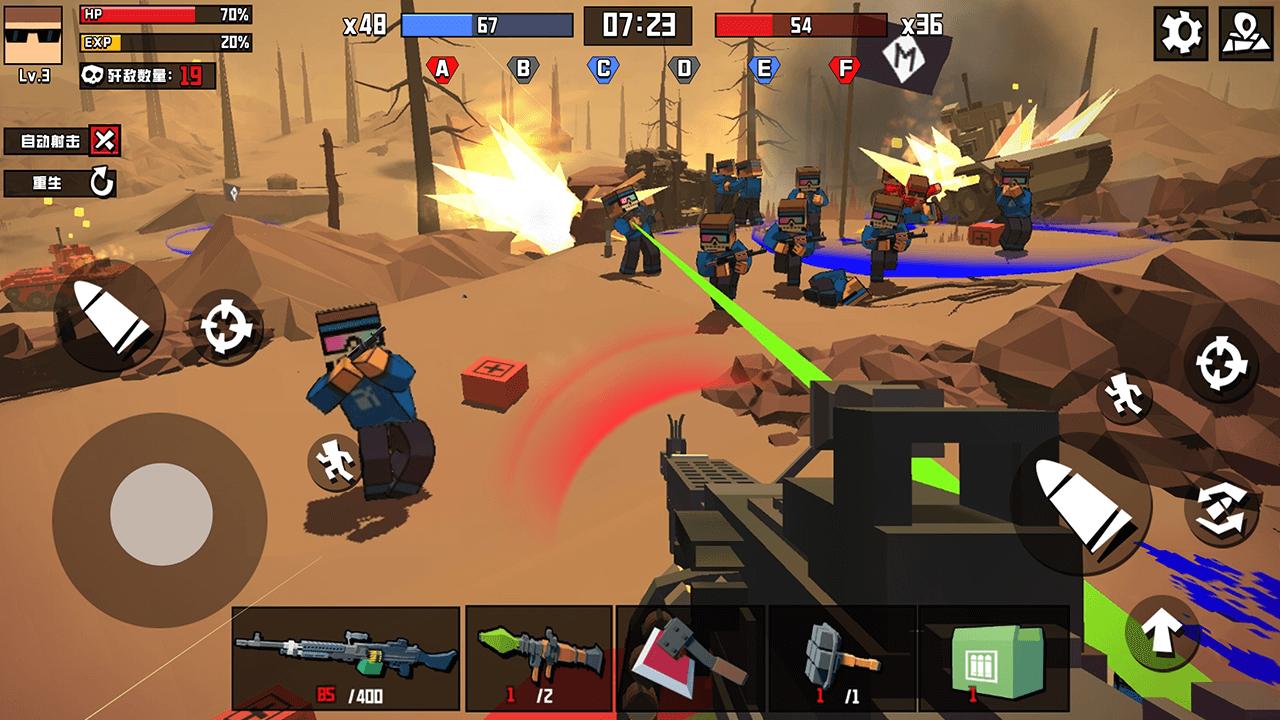Fire with the right-side bullet button
Image resolution: width=1280 pixels, height=720 pixels.
(1085, 503)
